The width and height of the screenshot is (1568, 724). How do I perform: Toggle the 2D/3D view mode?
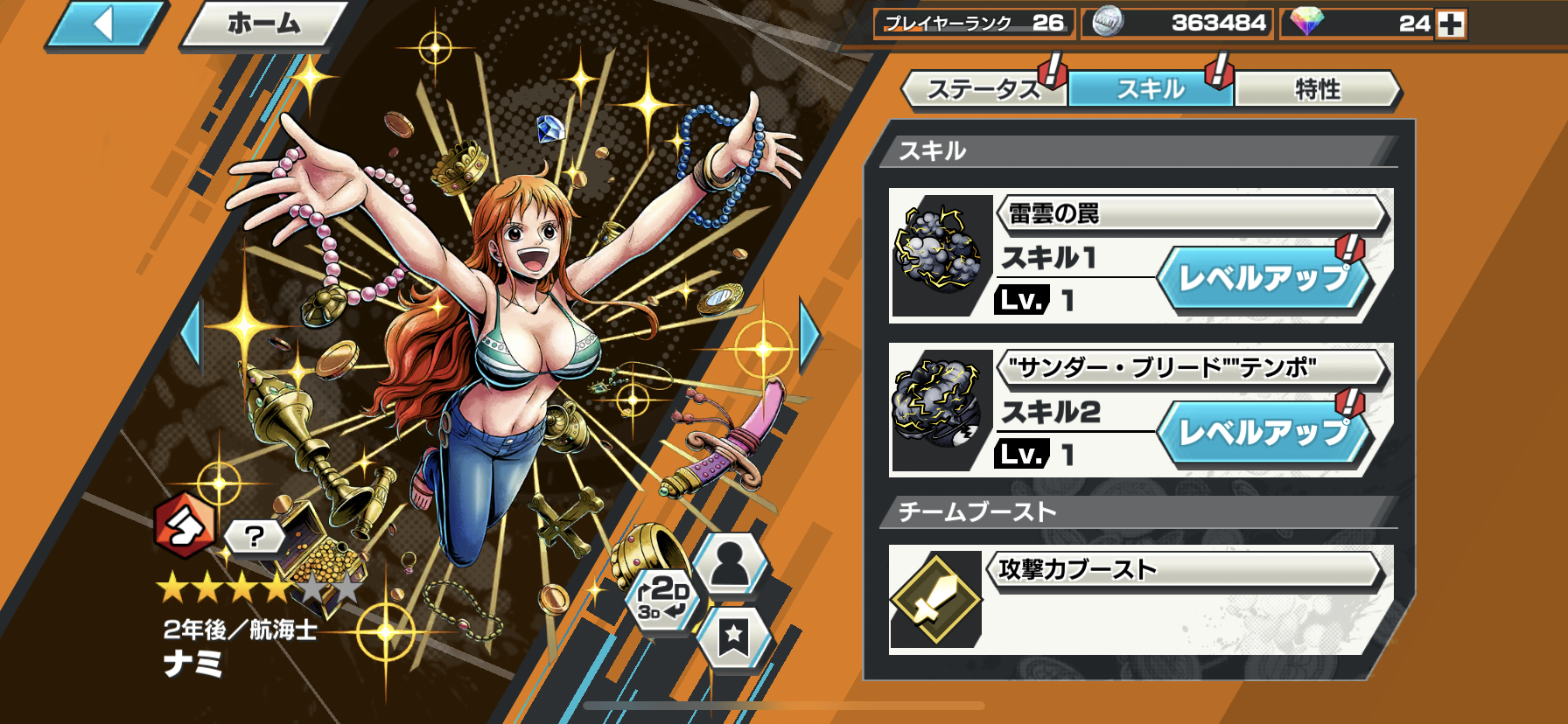(x=662, y=599)
